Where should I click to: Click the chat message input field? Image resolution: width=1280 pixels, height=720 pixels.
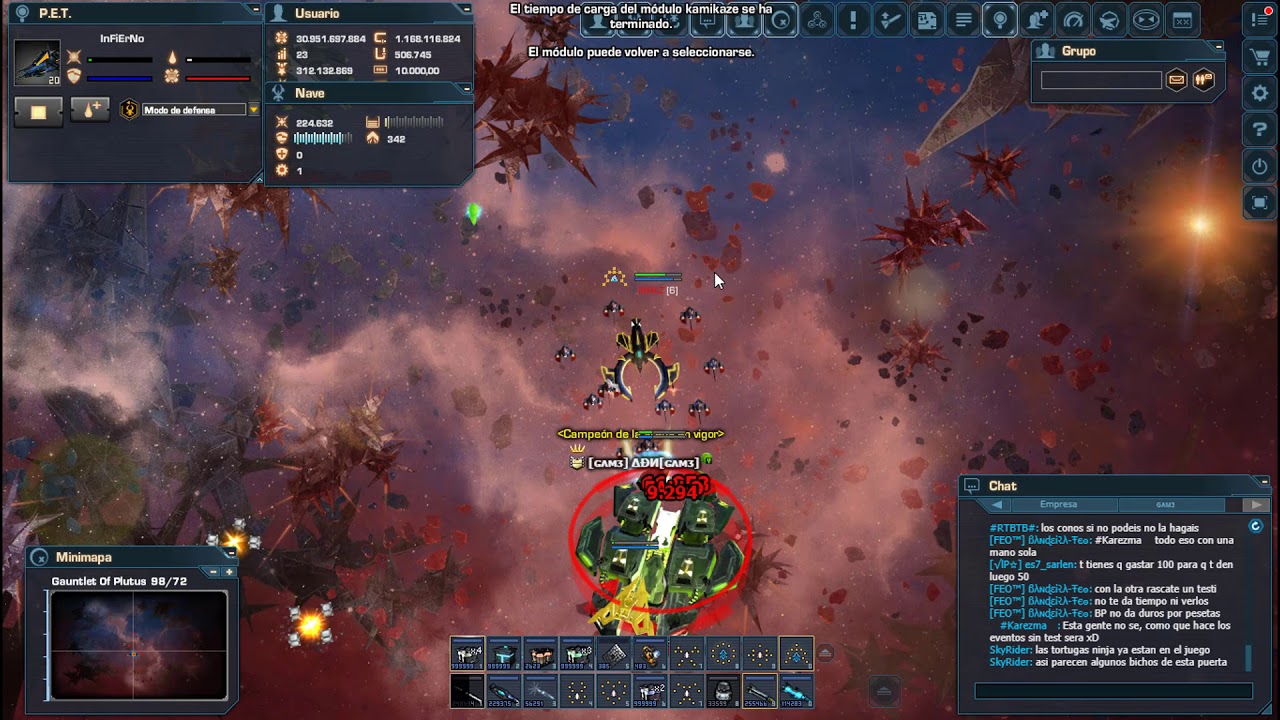pos(1113,691)
